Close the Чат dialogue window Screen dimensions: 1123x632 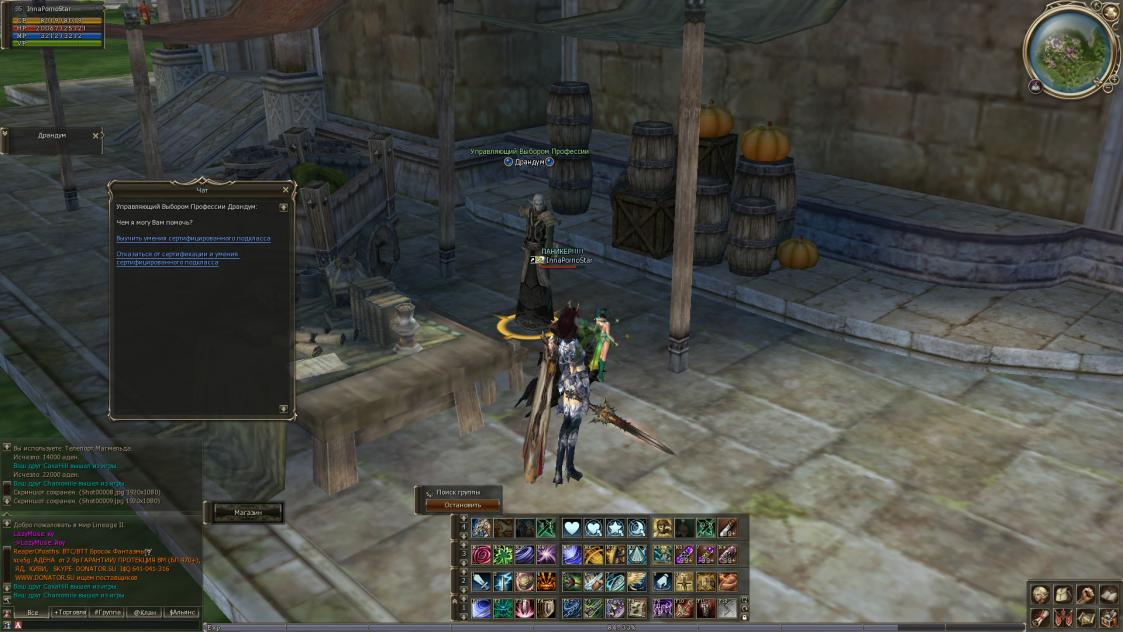(285, 189)
